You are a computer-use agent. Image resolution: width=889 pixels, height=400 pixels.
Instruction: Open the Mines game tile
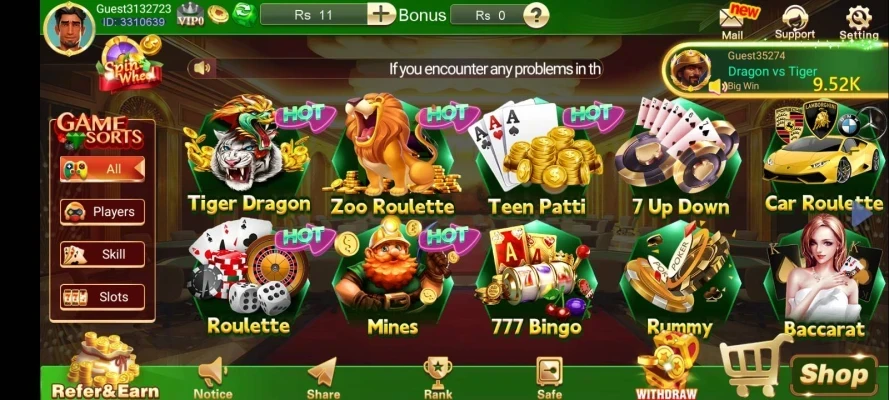(392, 280)
